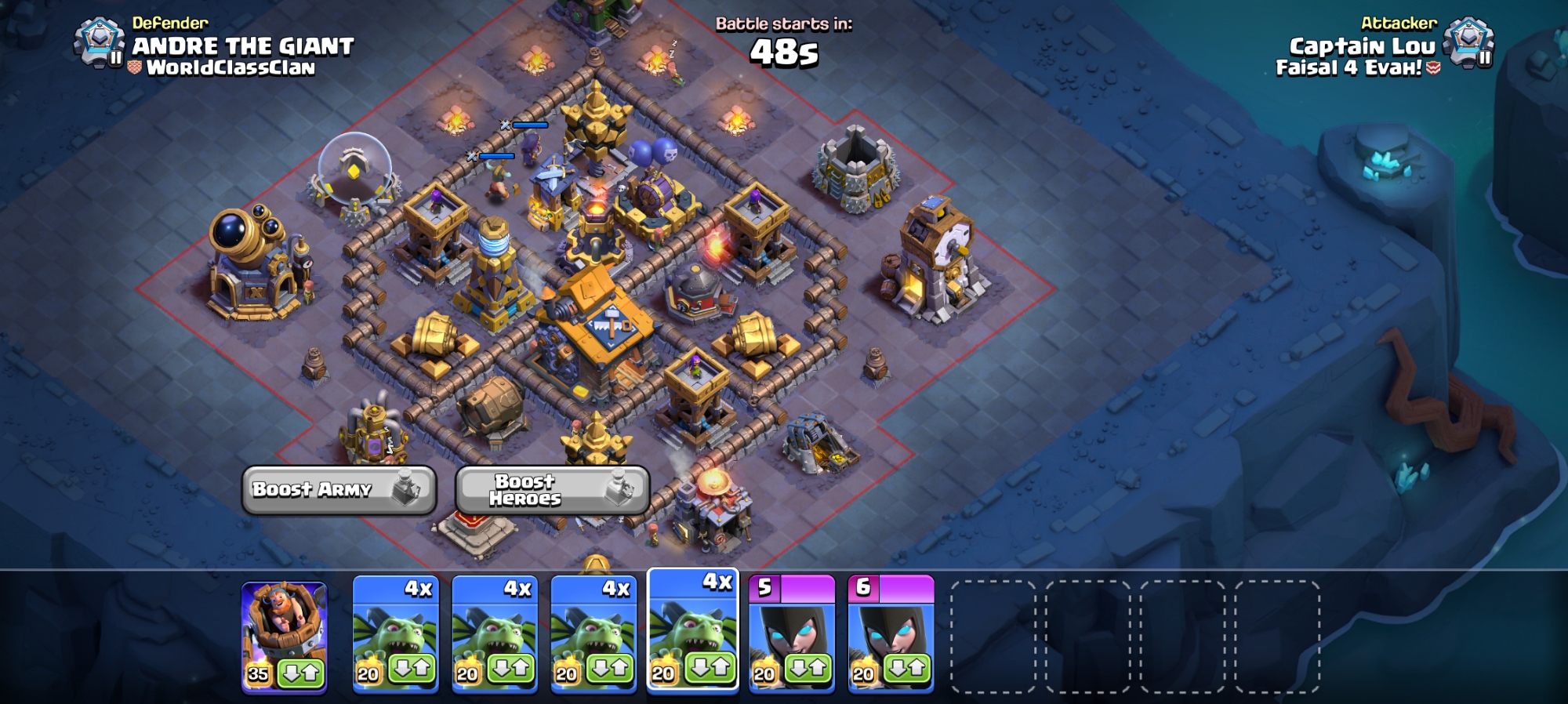Change the troop in the 6-count Night Witch slot
Viewport: 1568px width, 704px height.
coord(907,670)
